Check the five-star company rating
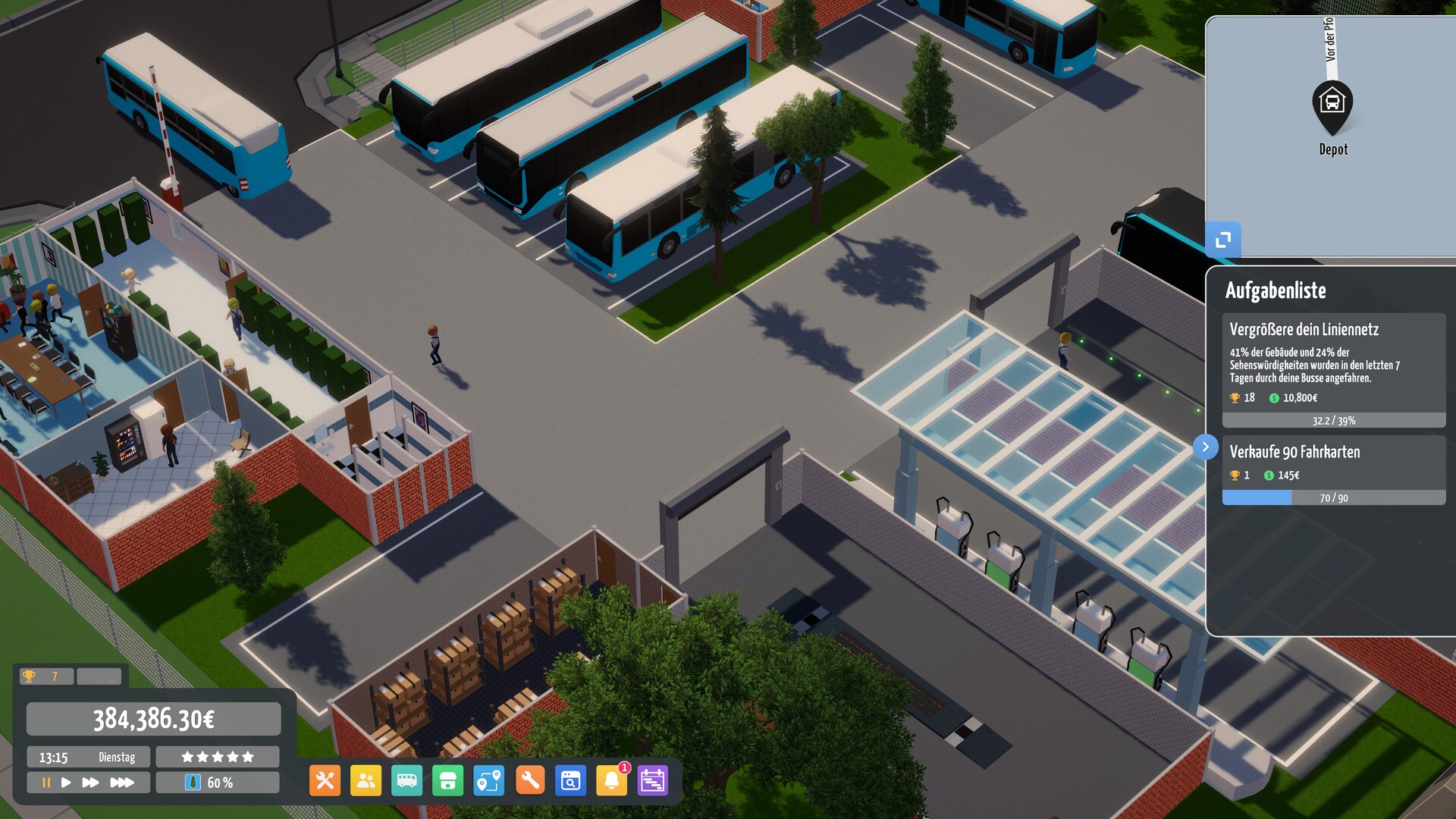The width and height of the screenshot is (1456, 819). [217, 755]
